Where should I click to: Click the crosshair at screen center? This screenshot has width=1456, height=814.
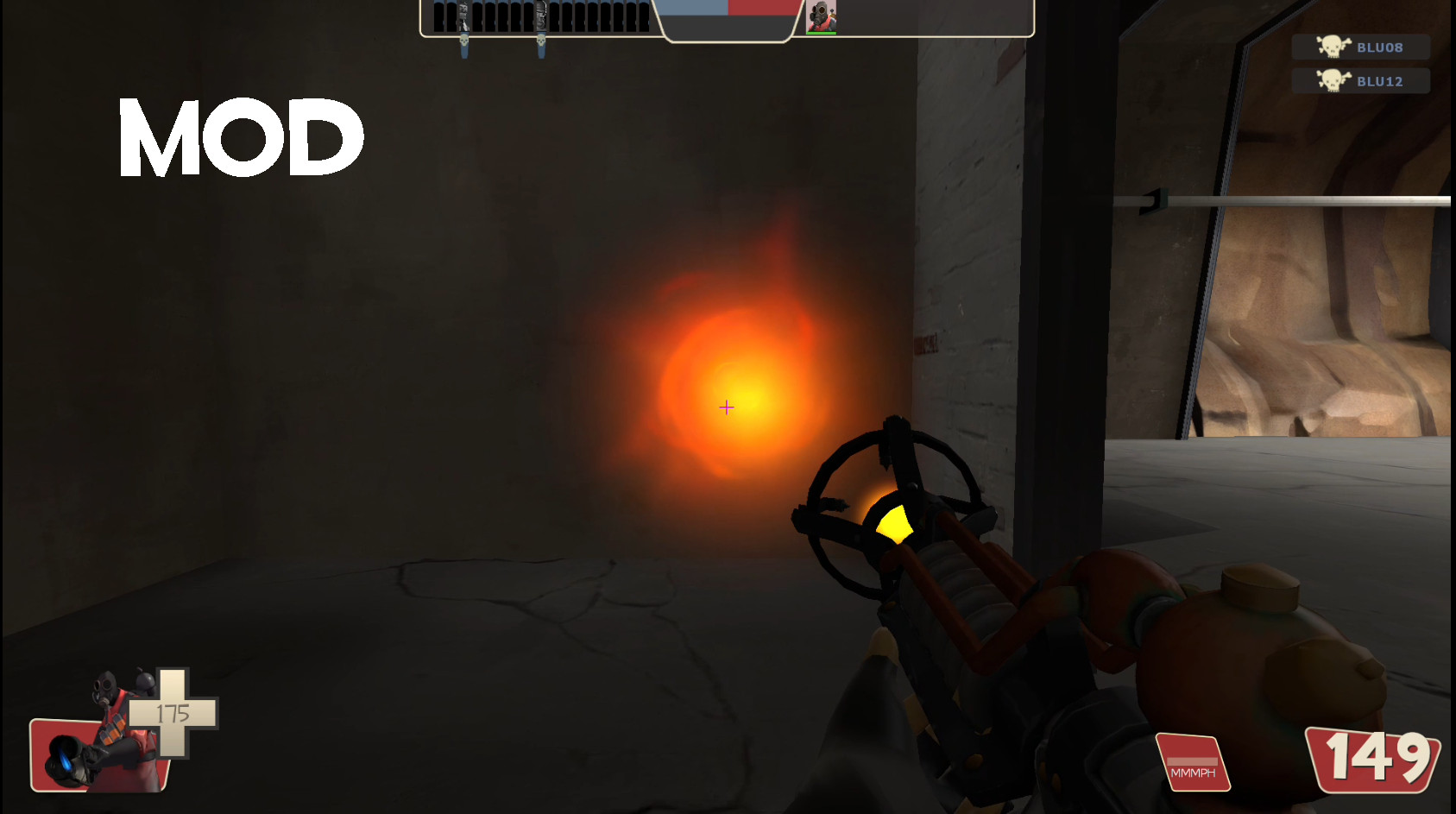726,407
